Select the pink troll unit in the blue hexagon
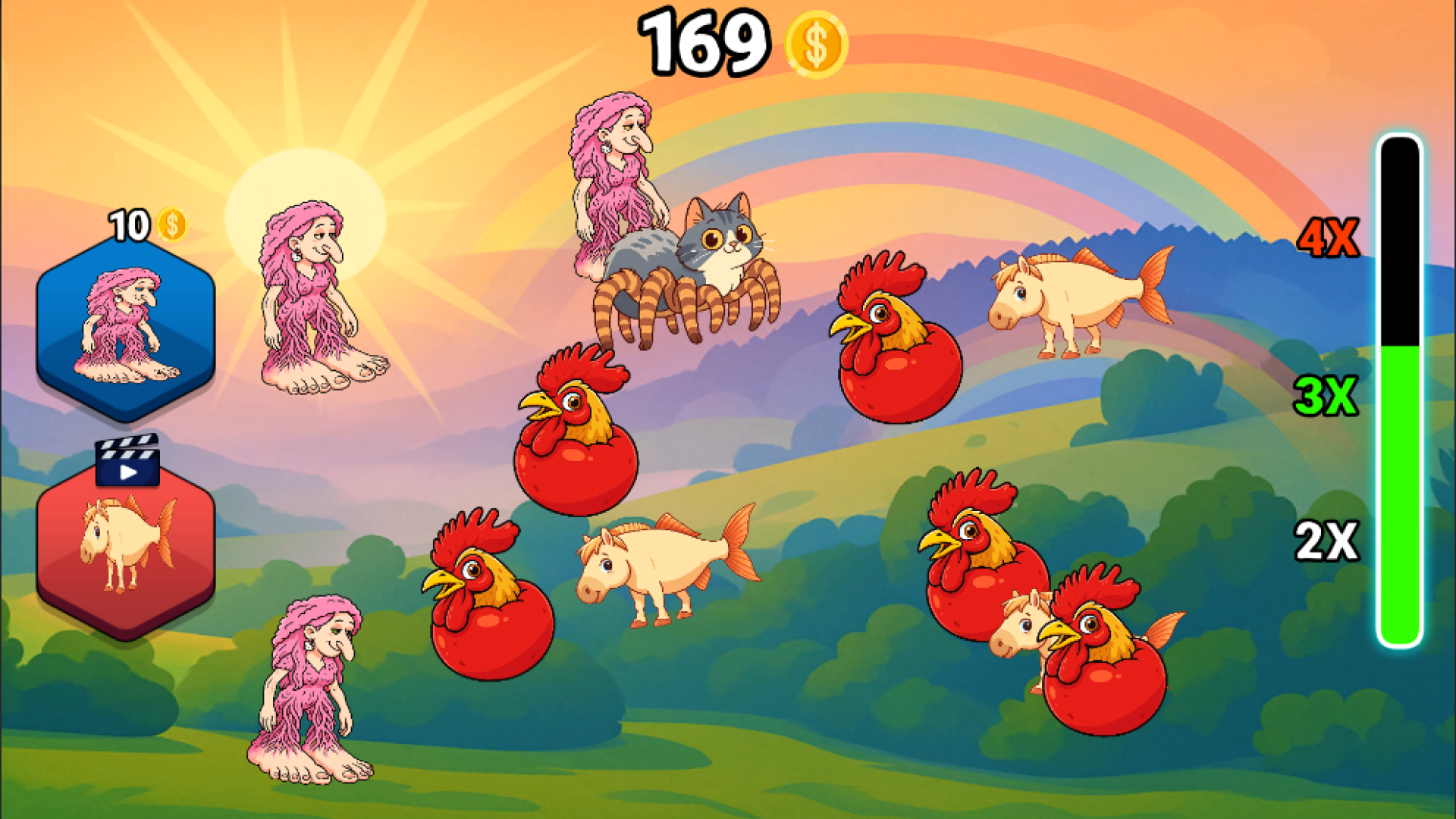Screen dimensions: 1456x819 (124, 326)
